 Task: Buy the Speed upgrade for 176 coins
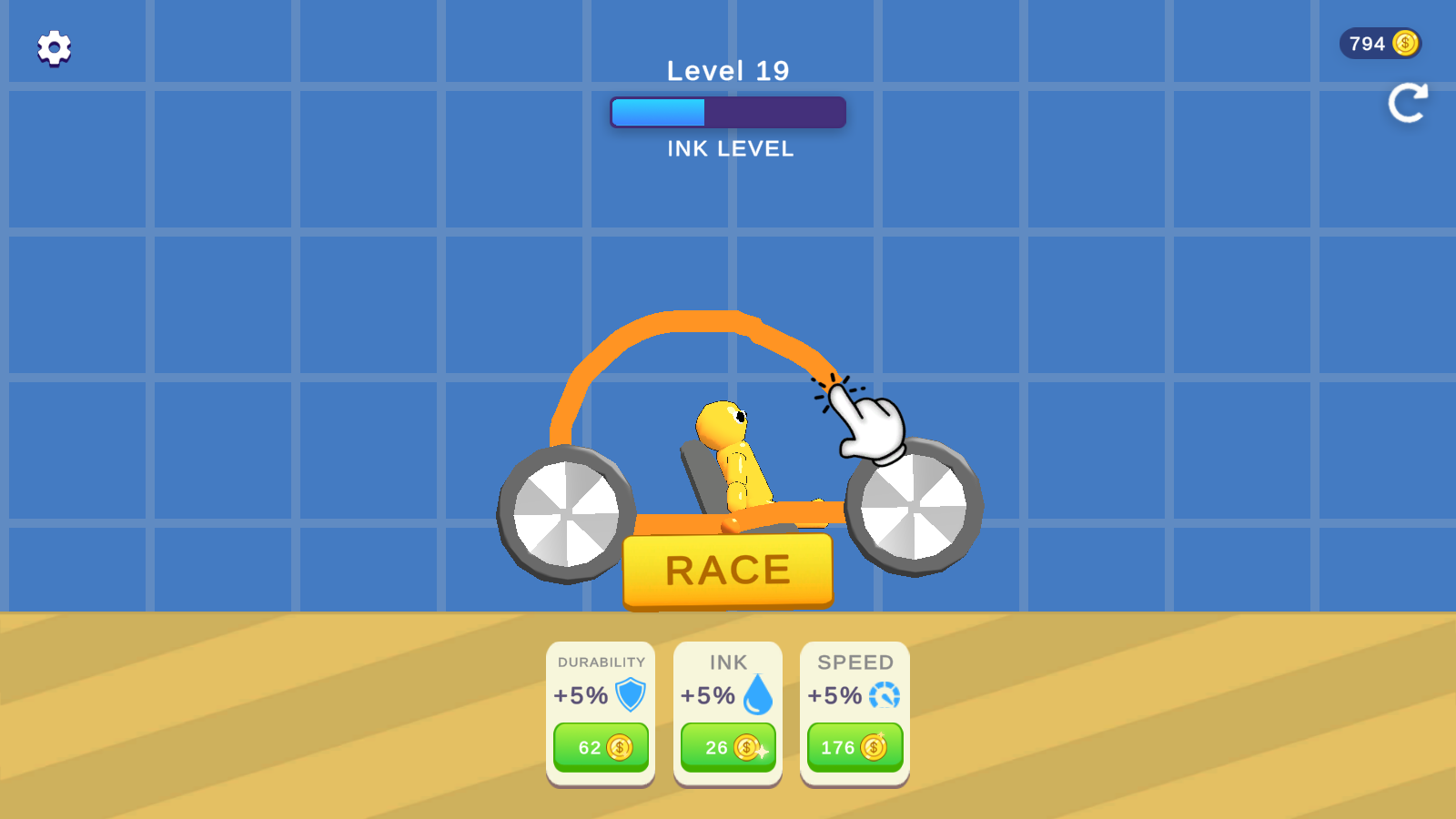click(x=854, y=748)
